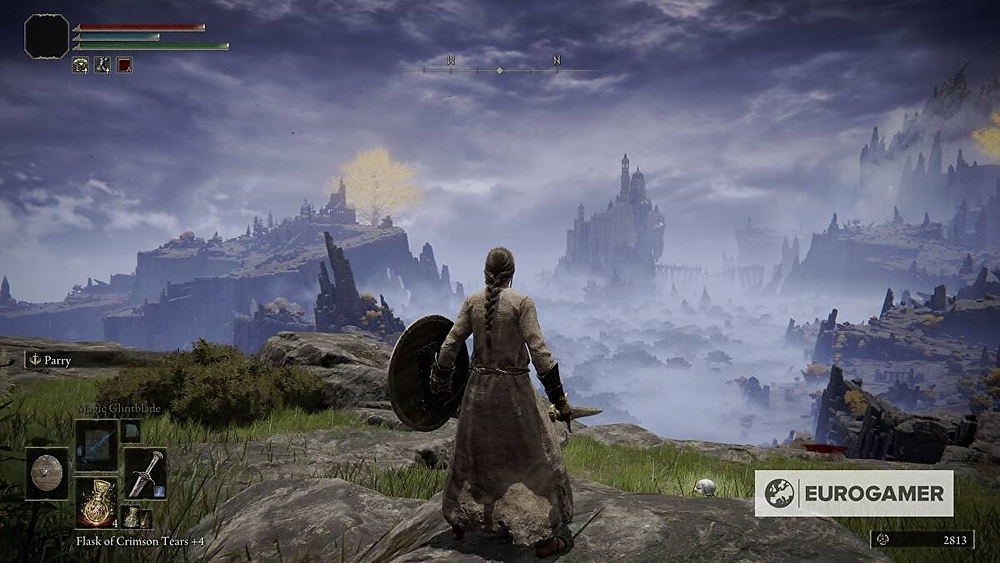1000x563 pixels.
Task: Select the Flask of Crimson Tears slot
Action: click(96, 501)
